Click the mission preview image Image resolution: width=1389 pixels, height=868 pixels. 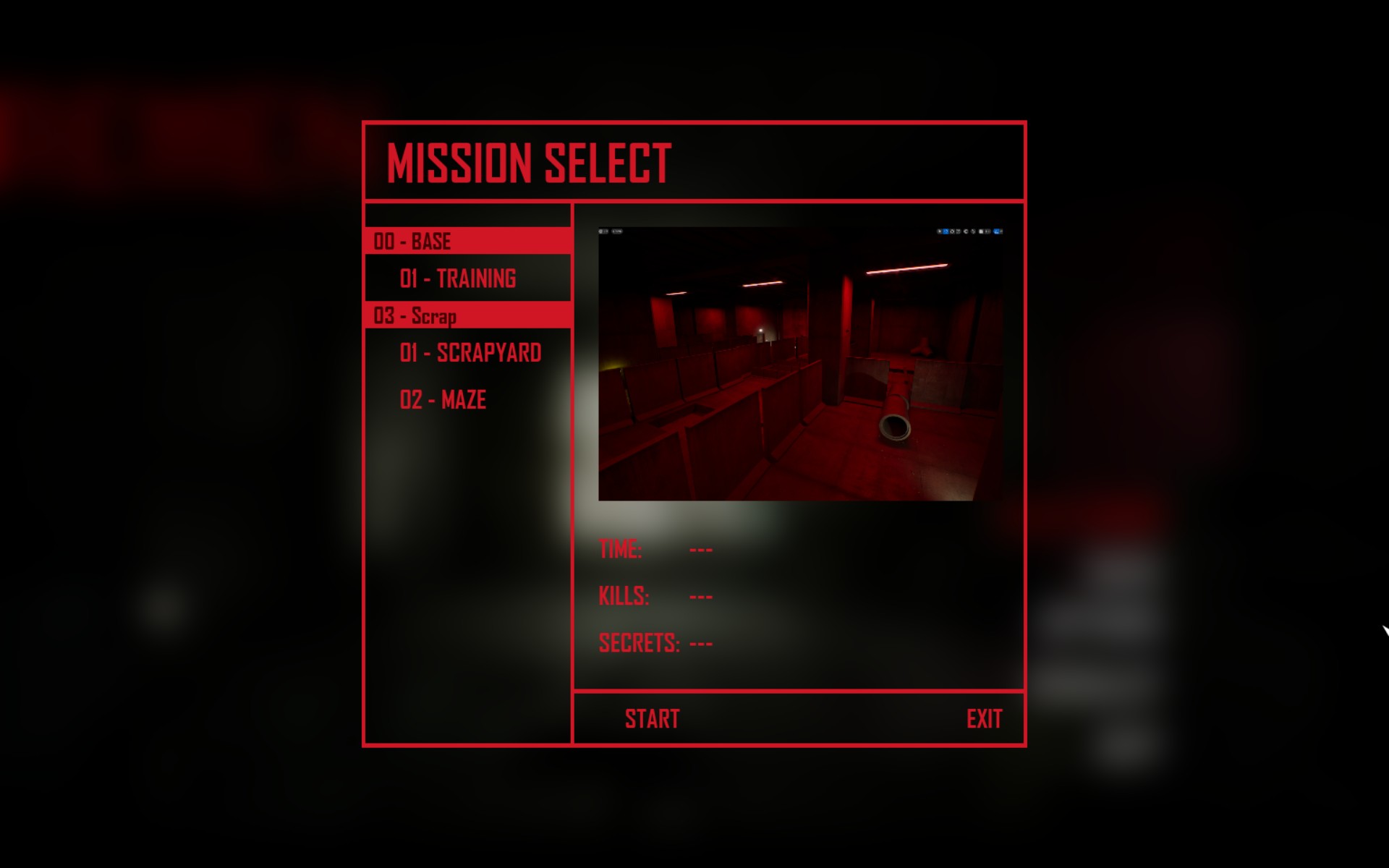pyautogui.click(x=800, y=364)
